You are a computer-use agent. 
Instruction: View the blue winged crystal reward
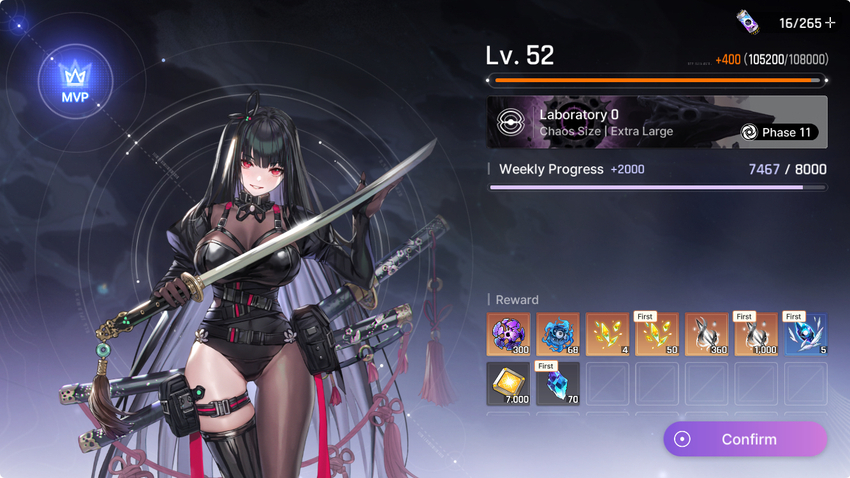(x=805, y=335)
